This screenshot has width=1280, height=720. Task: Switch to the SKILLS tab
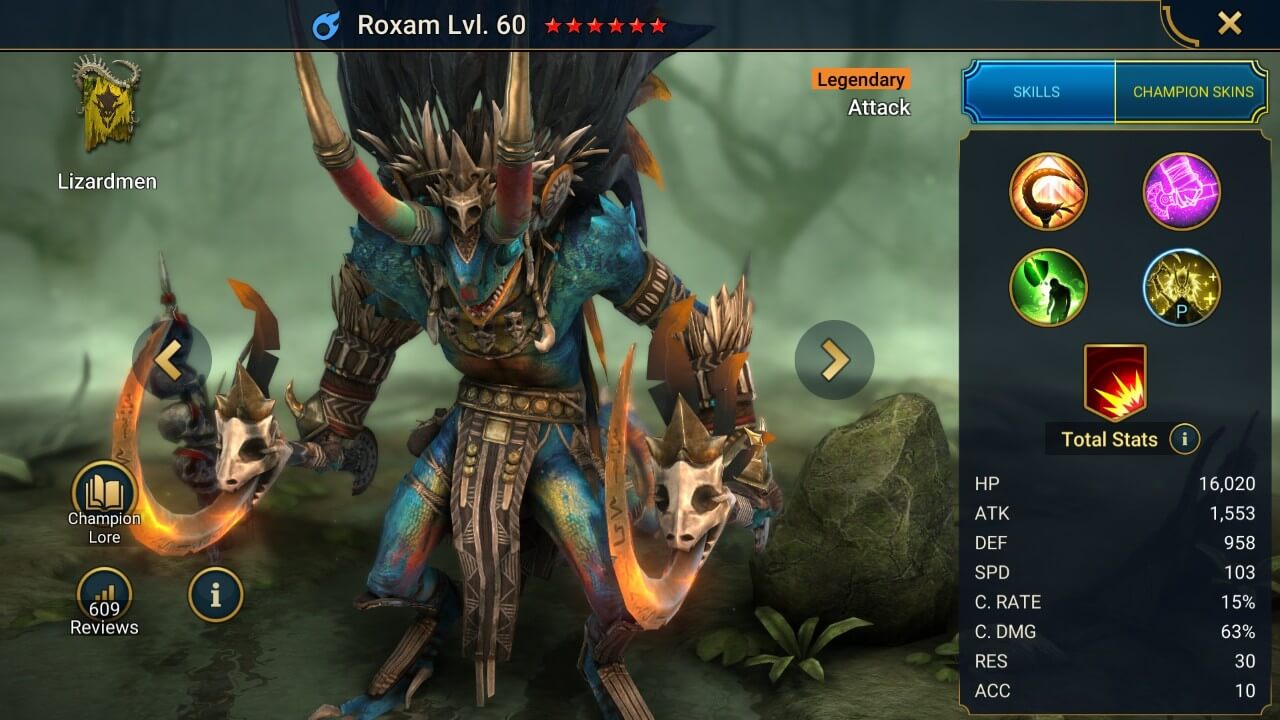[x=1037, y=91]
